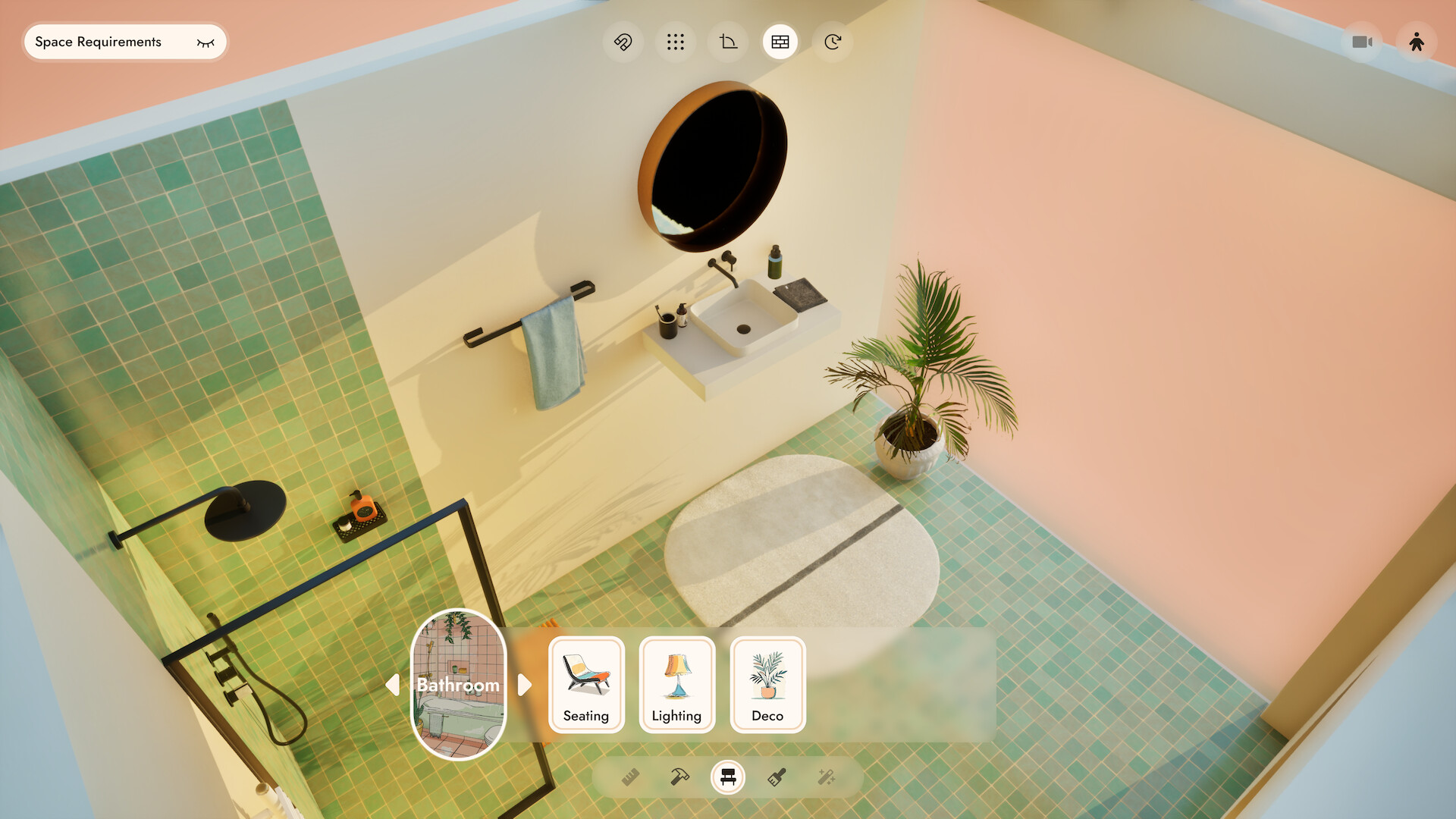Screen dimensions: 1456x819
Task: Open the magic wand effects tool
Action: point(828,777)
